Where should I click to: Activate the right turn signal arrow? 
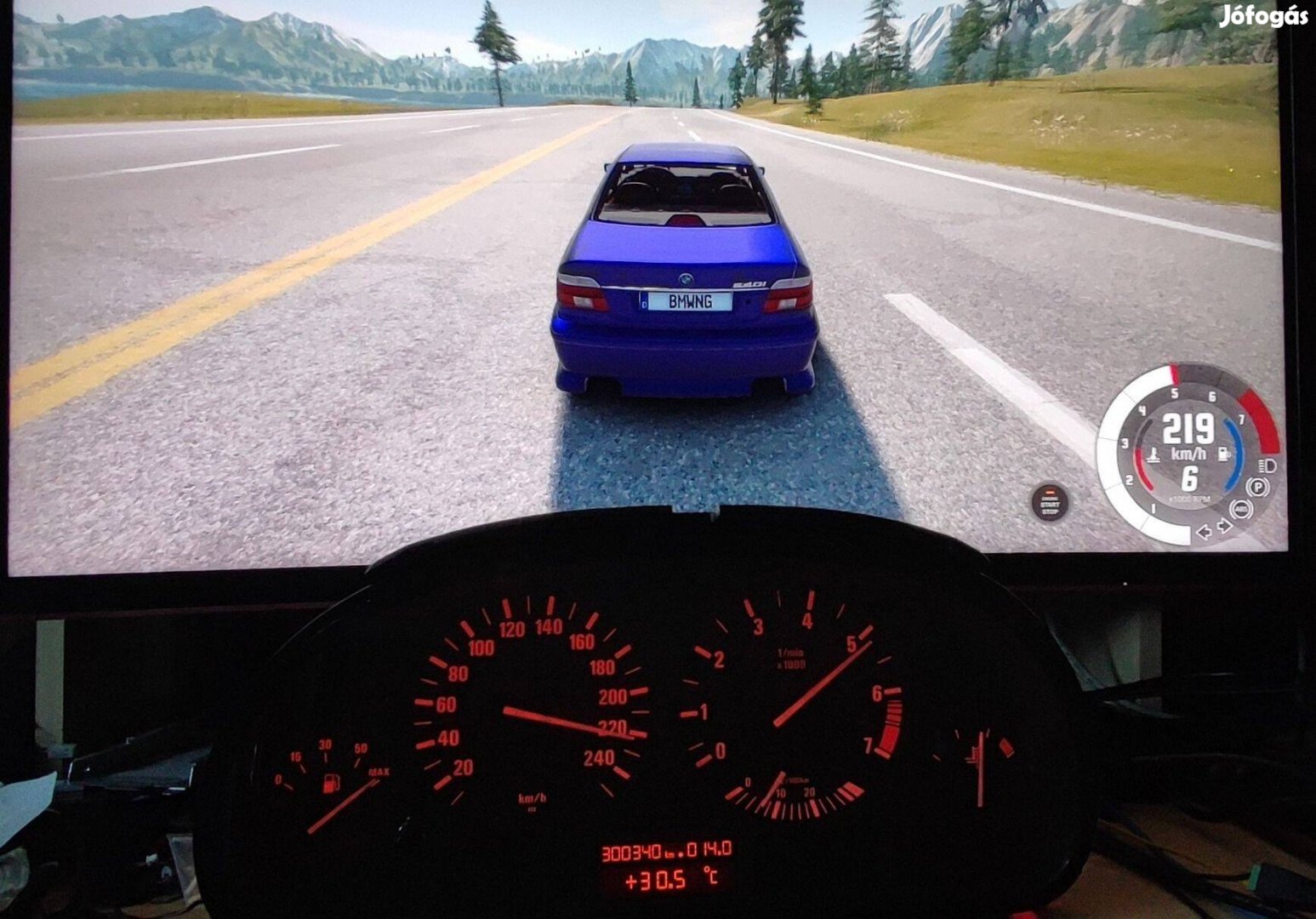click(1224, 527)
